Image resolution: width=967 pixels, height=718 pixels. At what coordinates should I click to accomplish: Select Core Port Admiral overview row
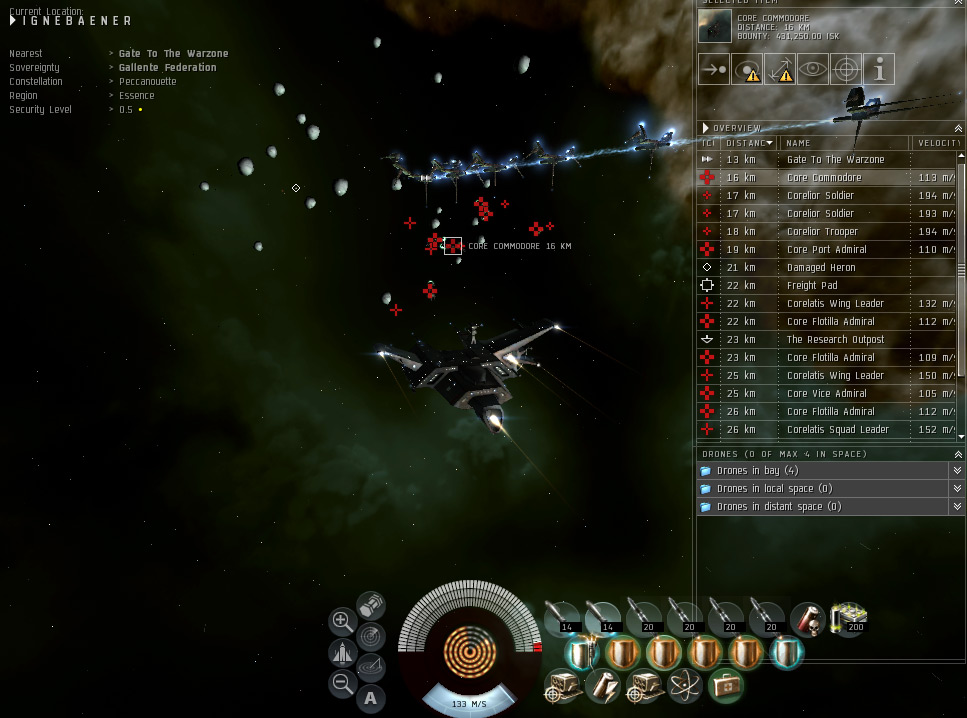pos(826,250)
